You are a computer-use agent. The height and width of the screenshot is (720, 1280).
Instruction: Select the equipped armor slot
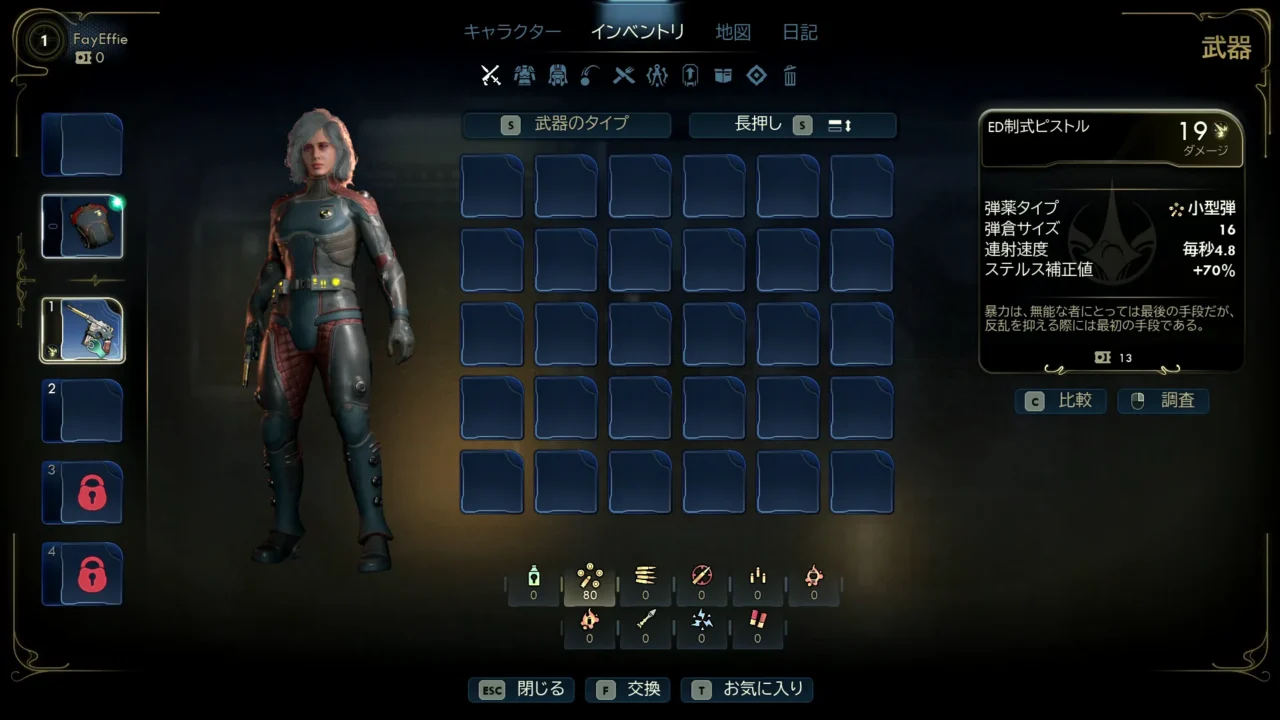pos(83,226)
